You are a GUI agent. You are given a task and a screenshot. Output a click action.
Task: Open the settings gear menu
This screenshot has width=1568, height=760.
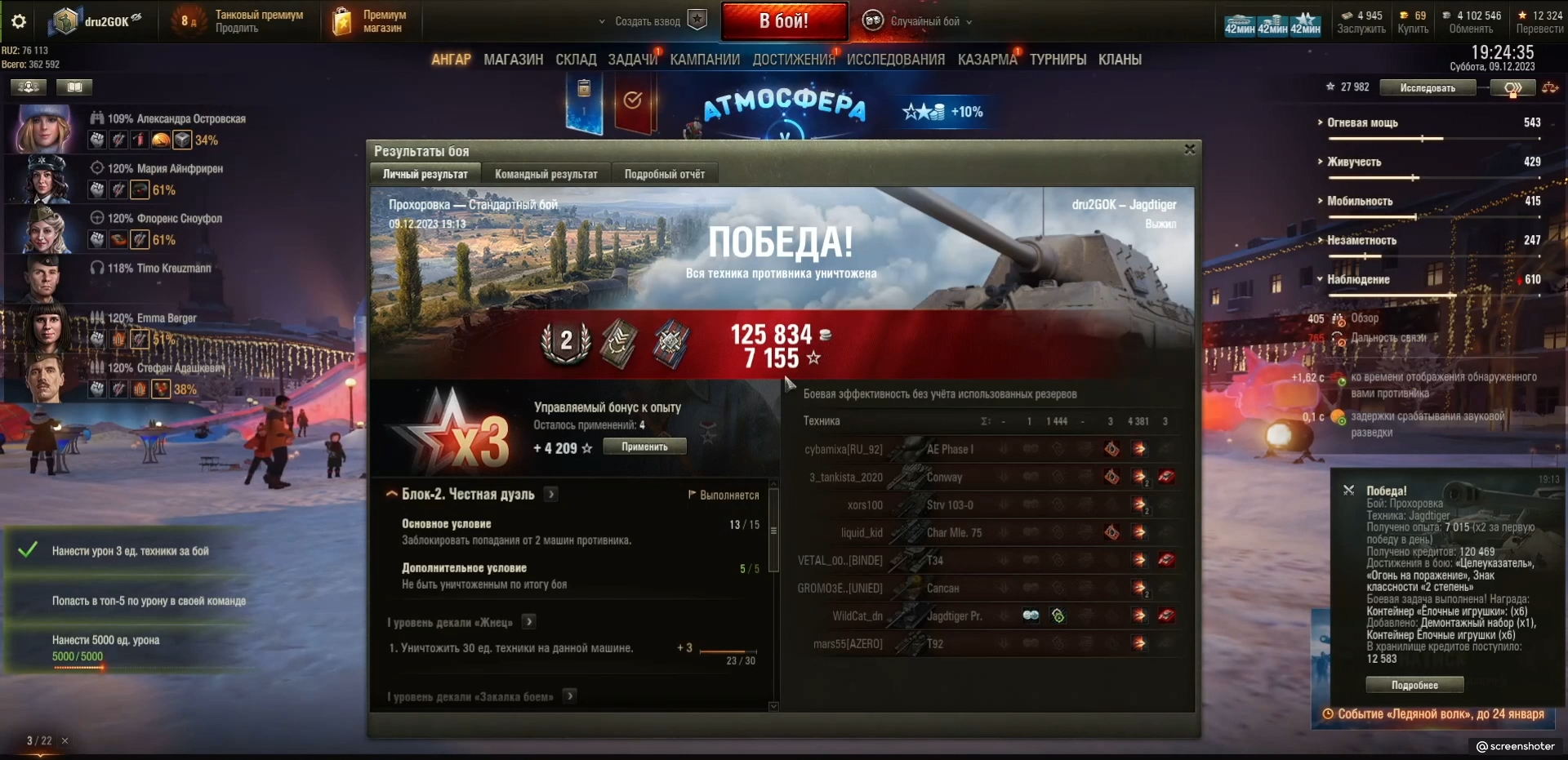(x=18, y=21)
